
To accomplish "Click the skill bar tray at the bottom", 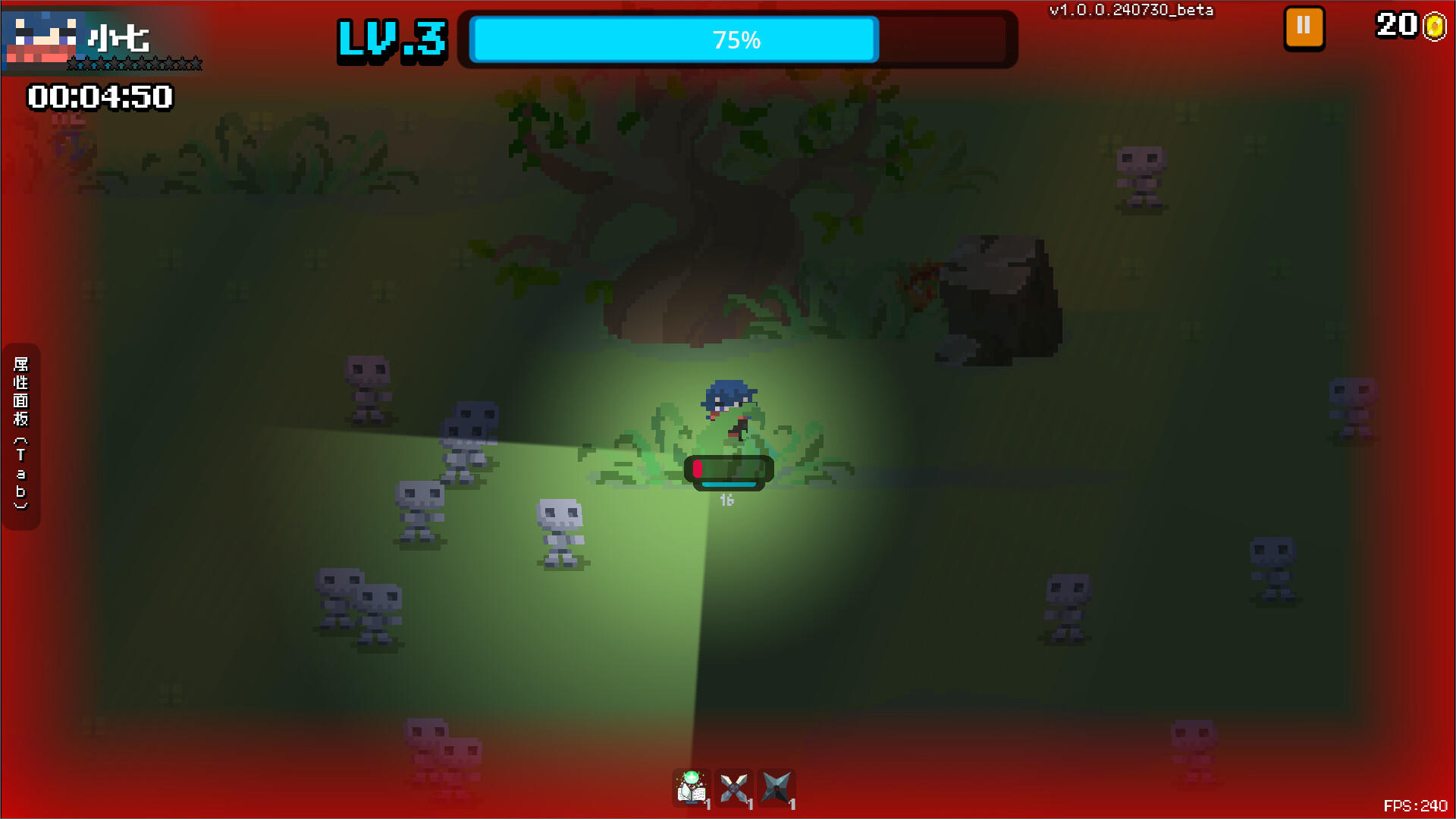I will (x=733, y=789).
